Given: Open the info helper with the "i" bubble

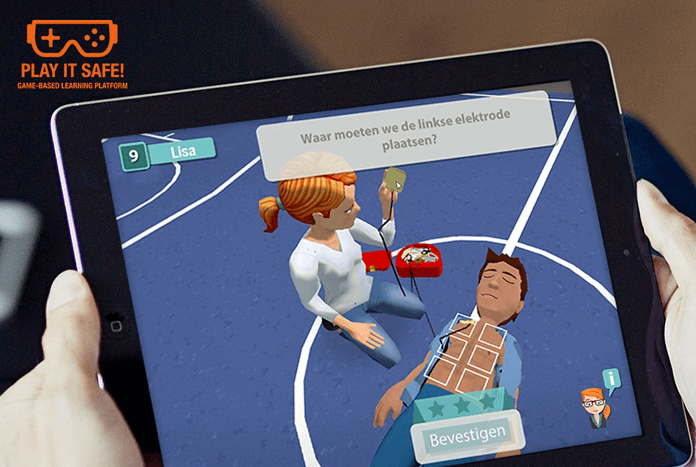Looking at the screenshot, I should [x=610, y=379].
